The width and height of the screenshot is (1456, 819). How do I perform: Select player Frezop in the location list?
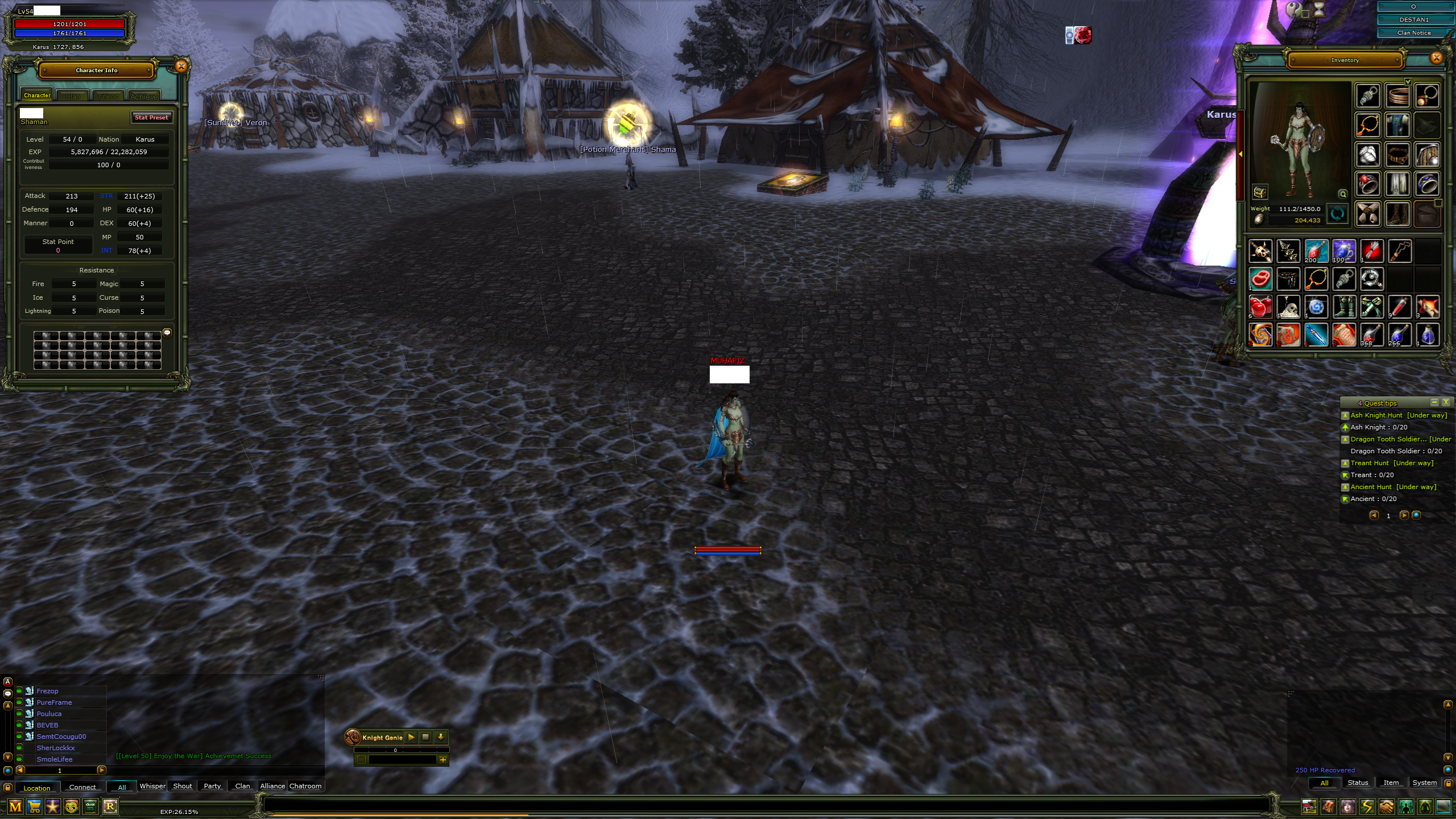coord(48,691)
